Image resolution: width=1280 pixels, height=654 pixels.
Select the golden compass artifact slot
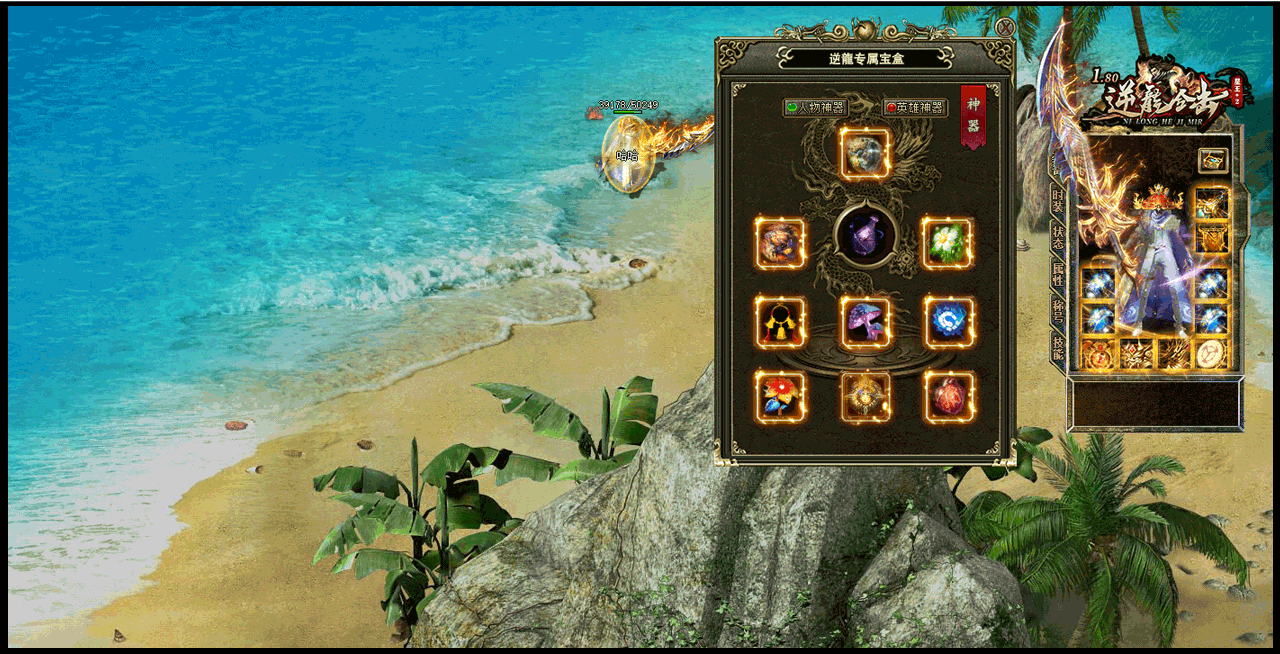pyautogui.click(x=865, y=397)
